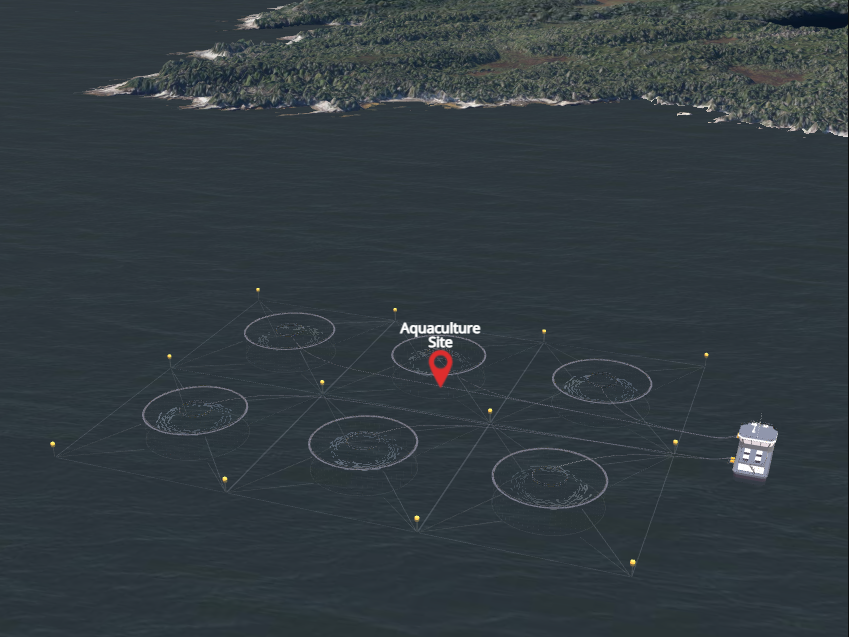Click the red Aquaculture Site map pin
The height and width of the screenshot is (637, 849).
(x=440, y=365)
